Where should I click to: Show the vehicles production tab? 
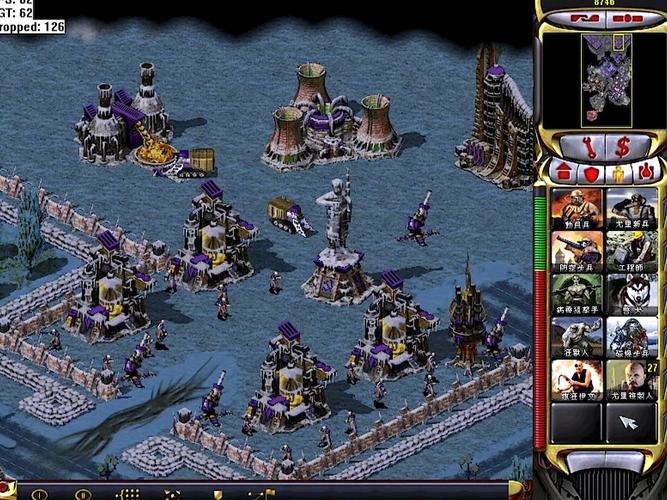tap(645, 172)
